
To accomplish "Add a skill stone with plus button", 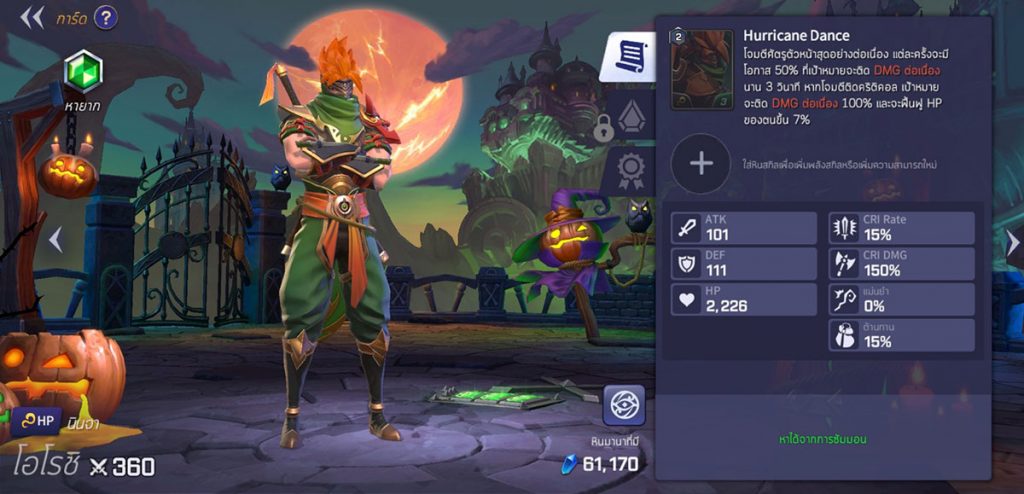I will 700,163.
